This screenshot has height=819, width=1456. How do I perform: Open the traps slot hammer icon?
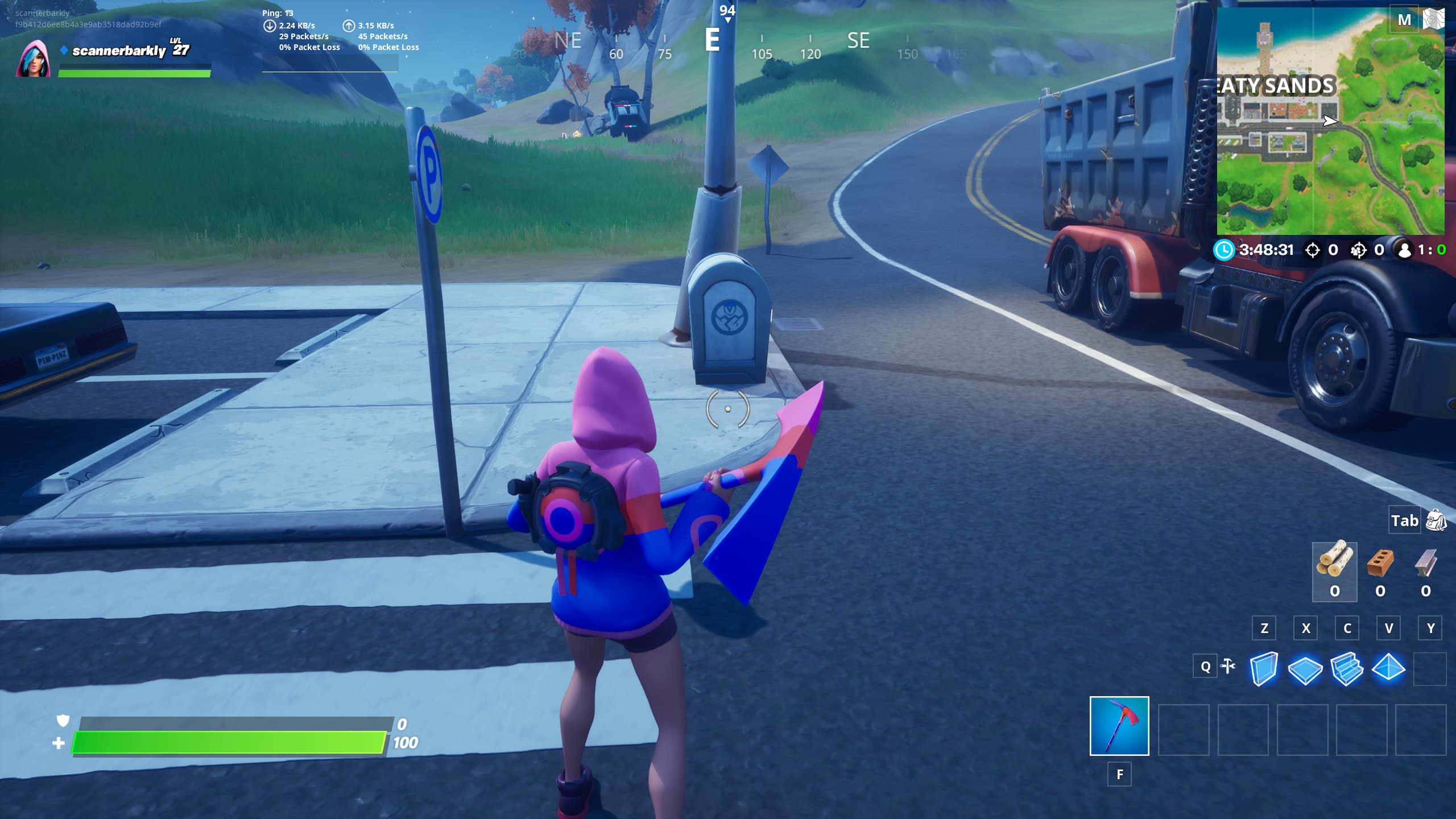[1227, 667]
